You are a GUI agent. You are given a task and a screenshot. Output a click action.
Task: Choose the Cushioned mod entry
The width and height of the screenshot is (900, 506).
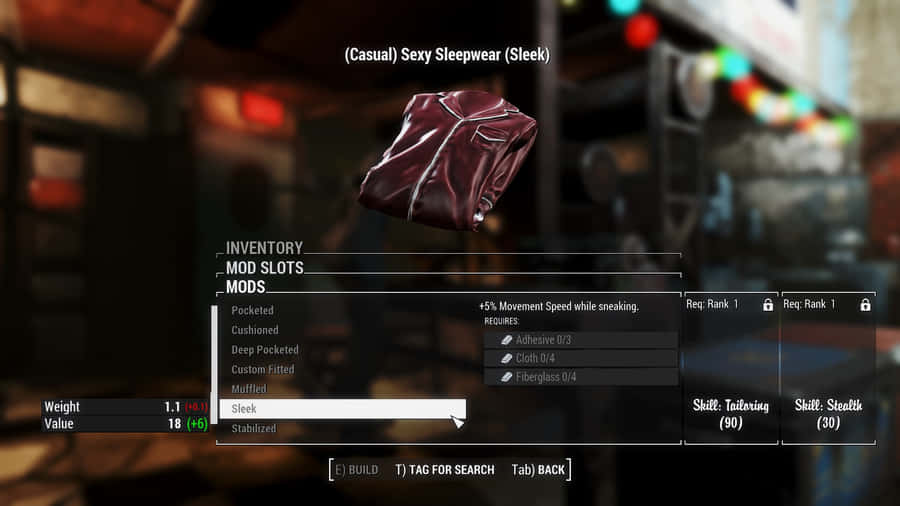point(255,330)
